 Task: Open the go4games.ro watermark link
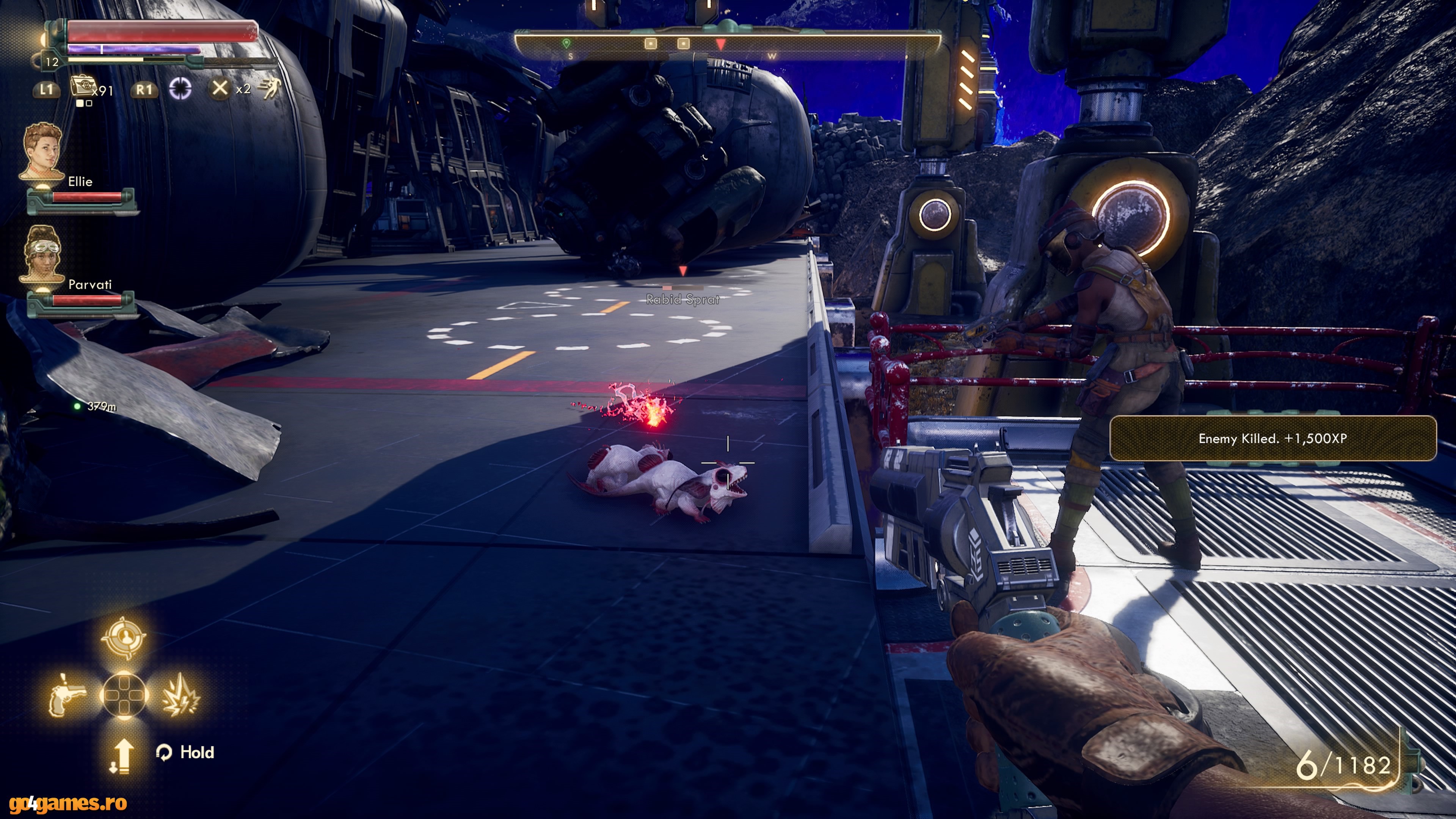64,803
